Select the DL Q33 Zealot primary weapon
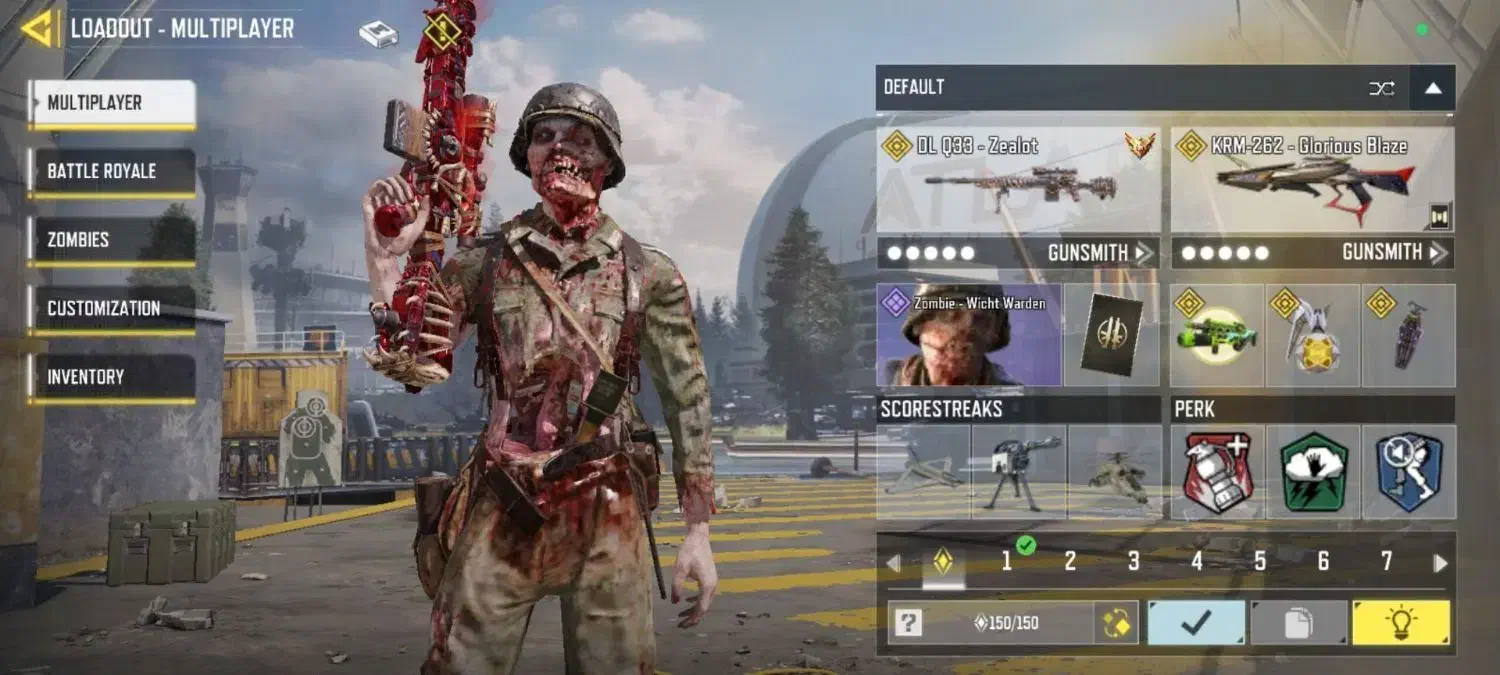Image resolution: width=1500 pixels, height=675 pixels. [x=1018, y=180]
